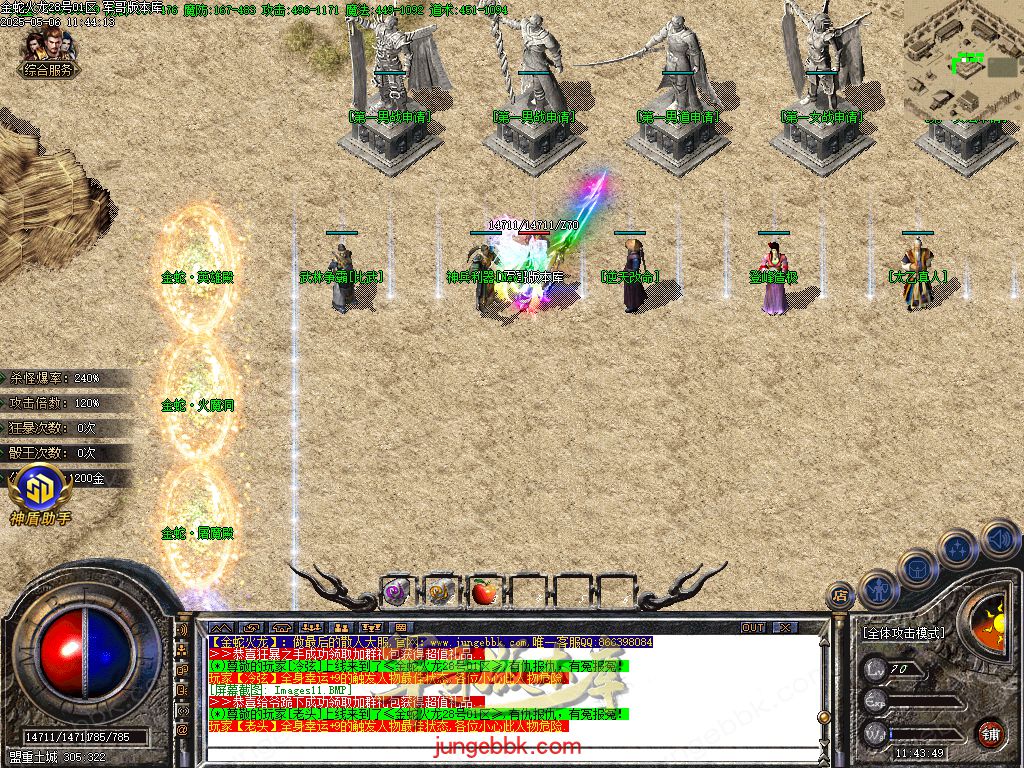Use the red apple in the hotbar

pos(484,592)
